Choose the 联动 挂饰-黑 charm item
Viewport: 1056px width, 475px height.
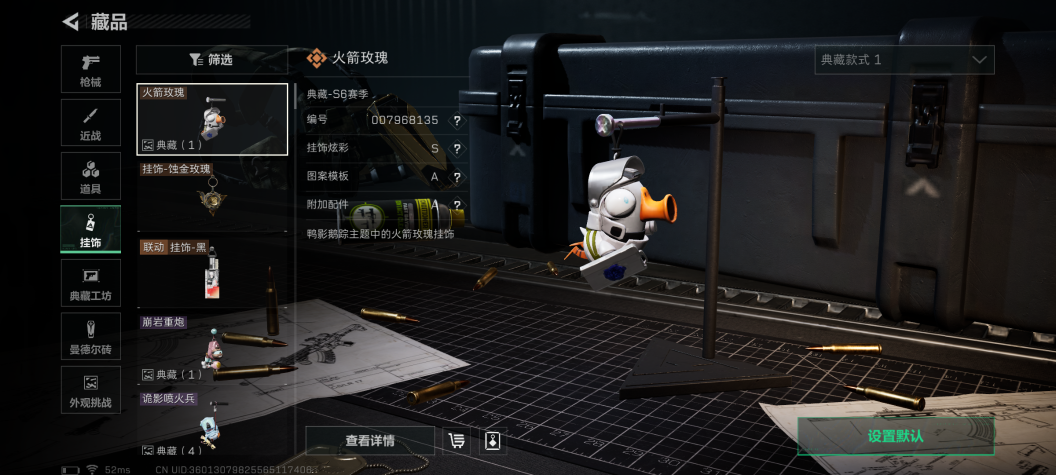point(212,272)
